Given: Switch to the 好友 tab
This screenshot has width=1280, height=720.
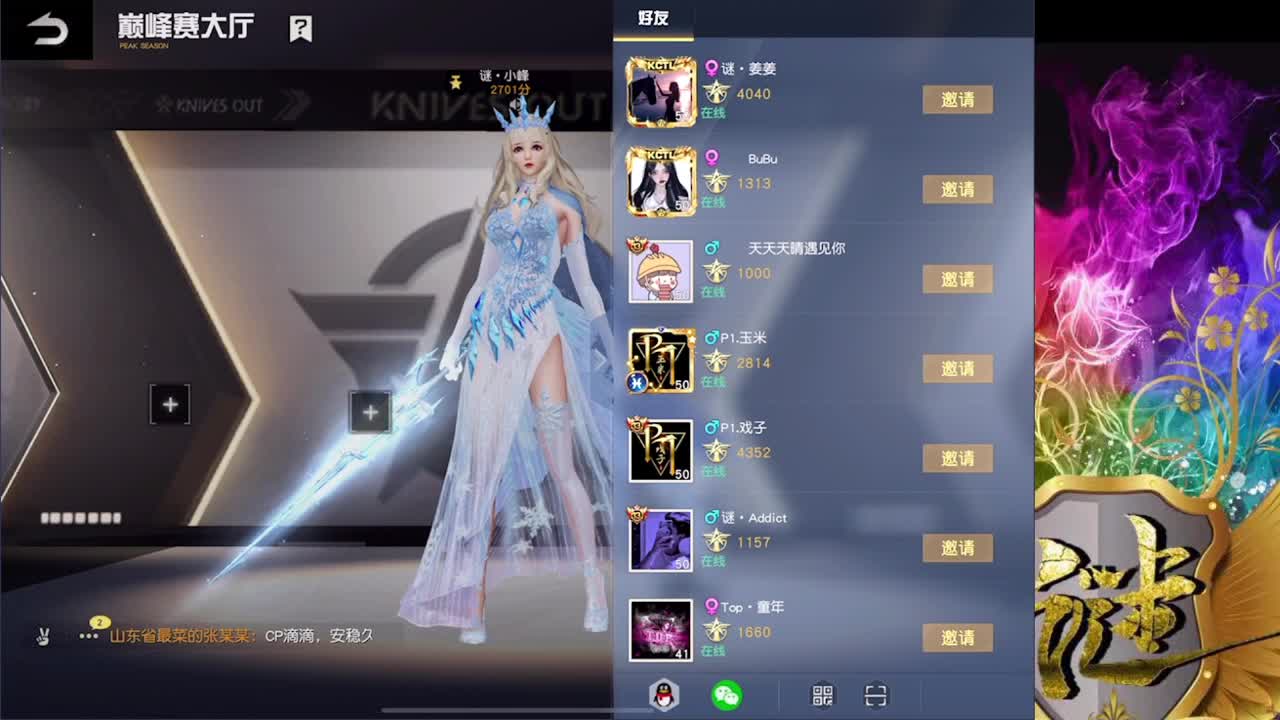Looking at the screenshot, I should 654,17.
